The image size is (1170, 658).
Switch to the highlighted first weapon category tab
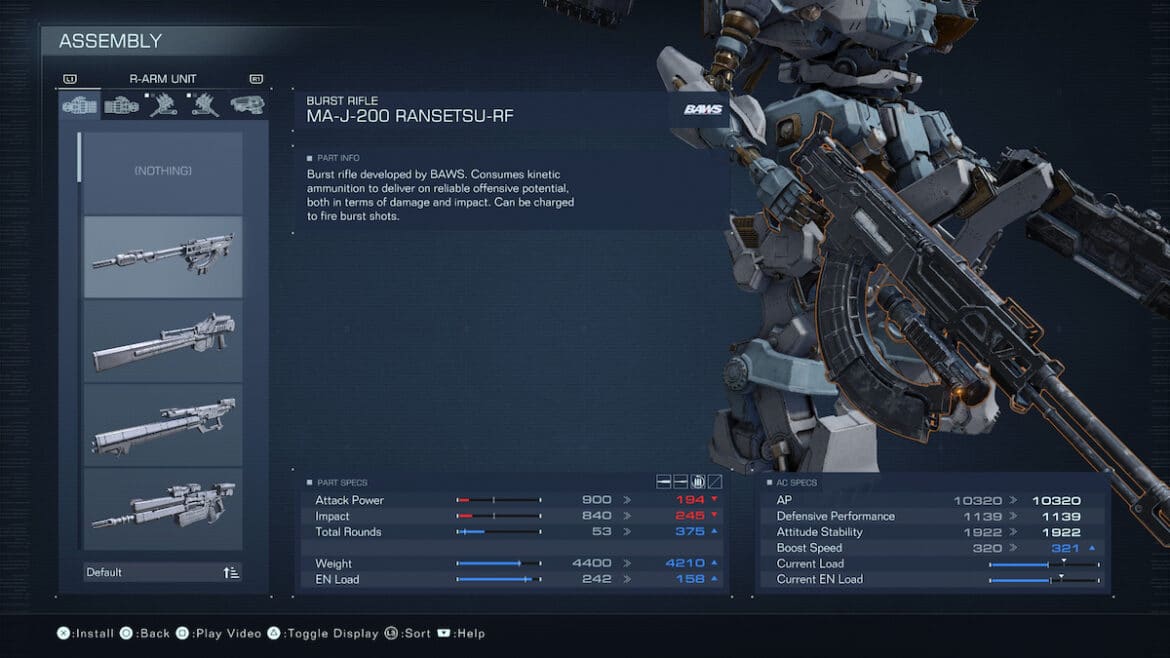coord(80,105)
